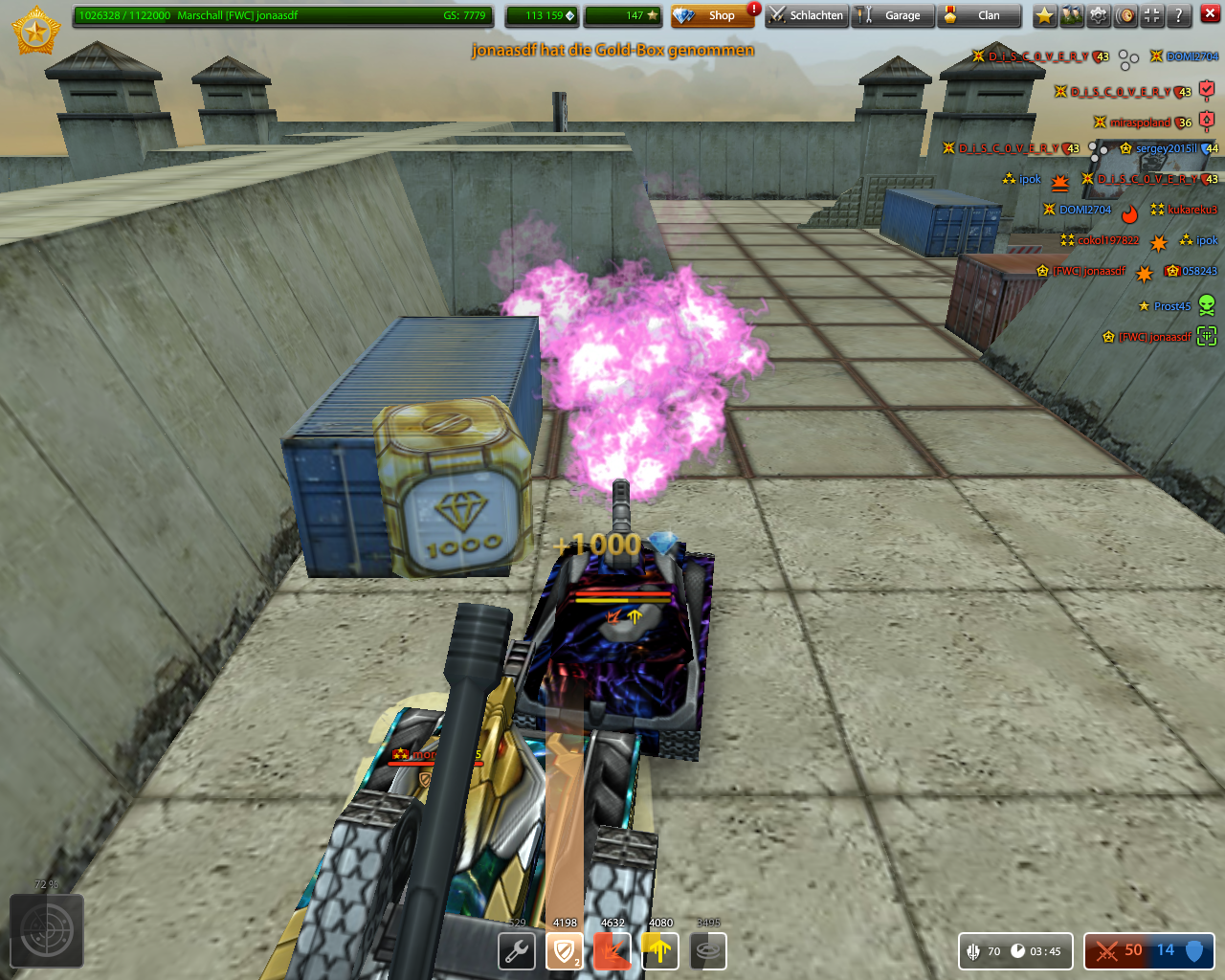Click the Marschall rank emblem
The image size is (1225, 980).
tap(35, 32)
